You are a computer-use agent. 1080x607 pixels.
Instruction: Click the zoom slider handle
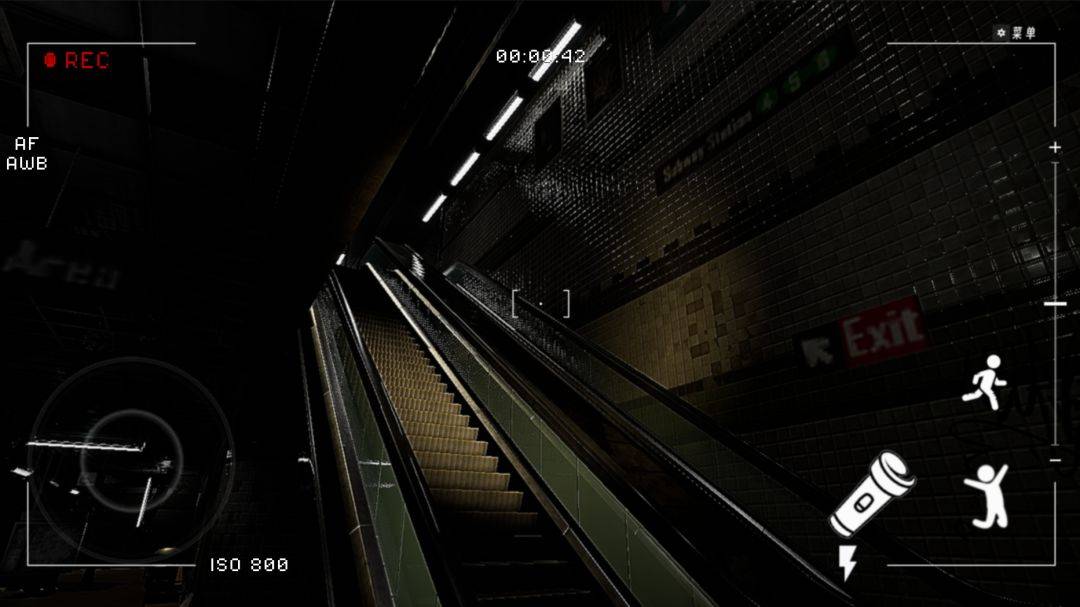(1055, 303)
